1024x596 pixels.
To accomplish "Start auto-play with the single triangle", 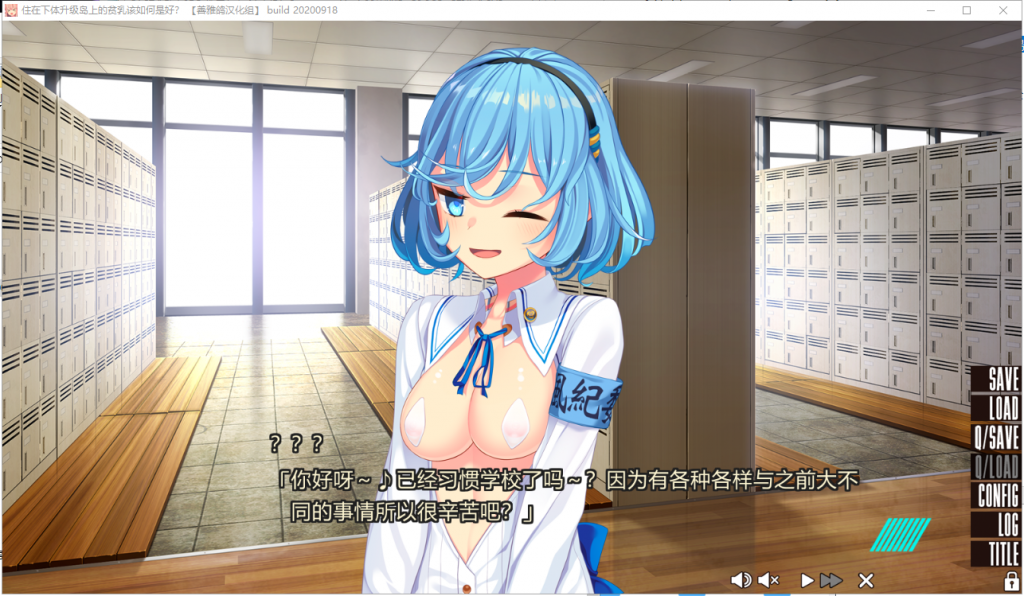I will tap(807, 580).
